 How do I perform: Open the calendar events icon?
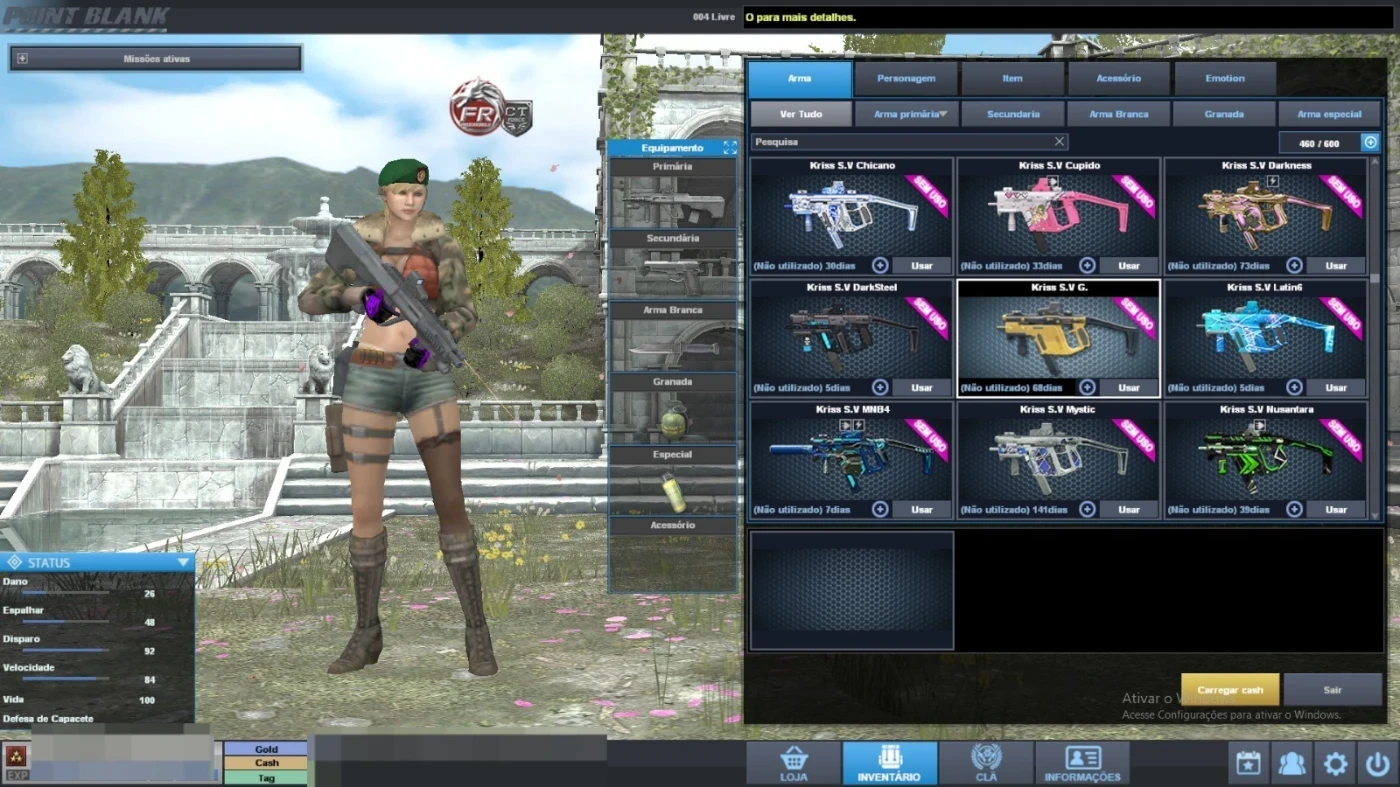click(x=1247, y=763)
